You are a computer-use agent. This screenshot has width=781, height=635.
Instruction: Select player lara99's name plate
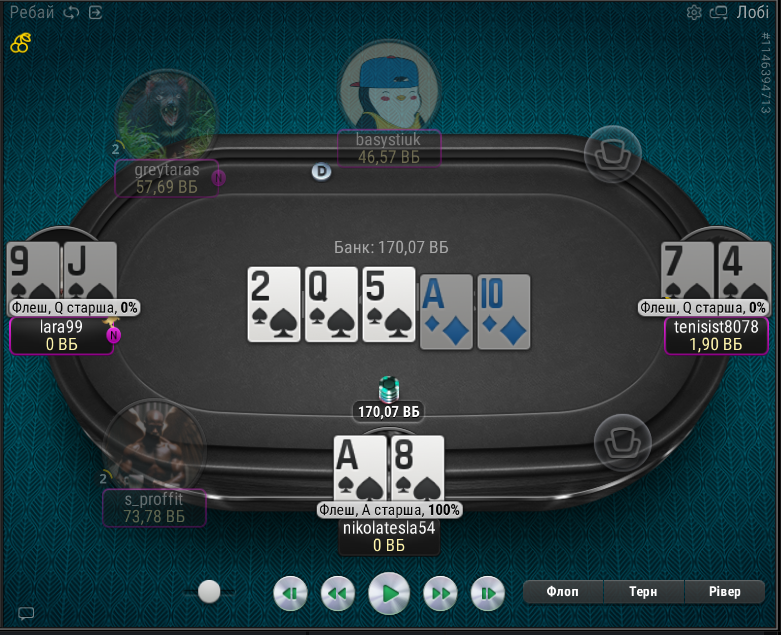(x=61, y=335)
